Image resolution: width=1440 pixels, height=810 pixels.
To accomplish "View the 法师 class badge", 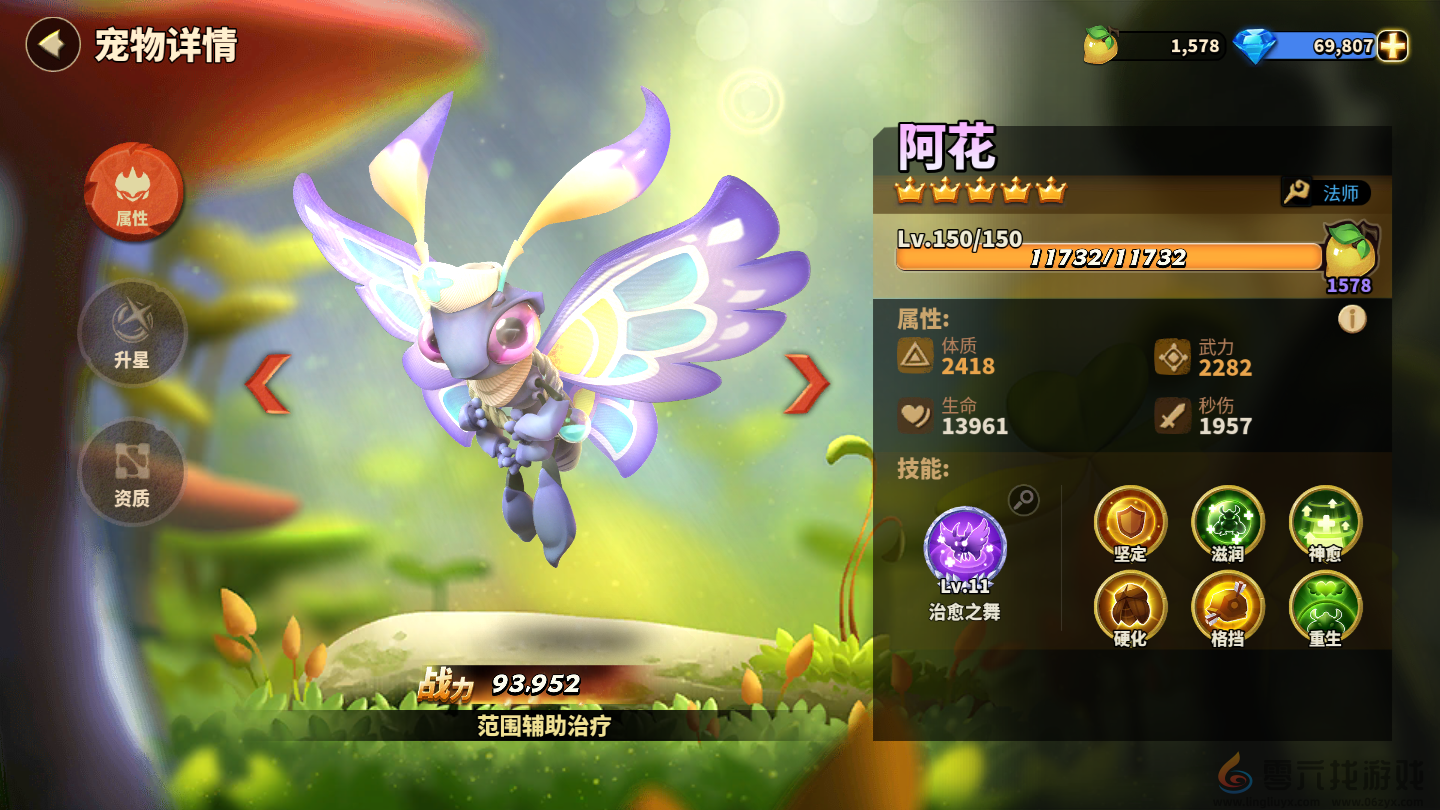I will pyautogui.click(x=1327, y=193).
